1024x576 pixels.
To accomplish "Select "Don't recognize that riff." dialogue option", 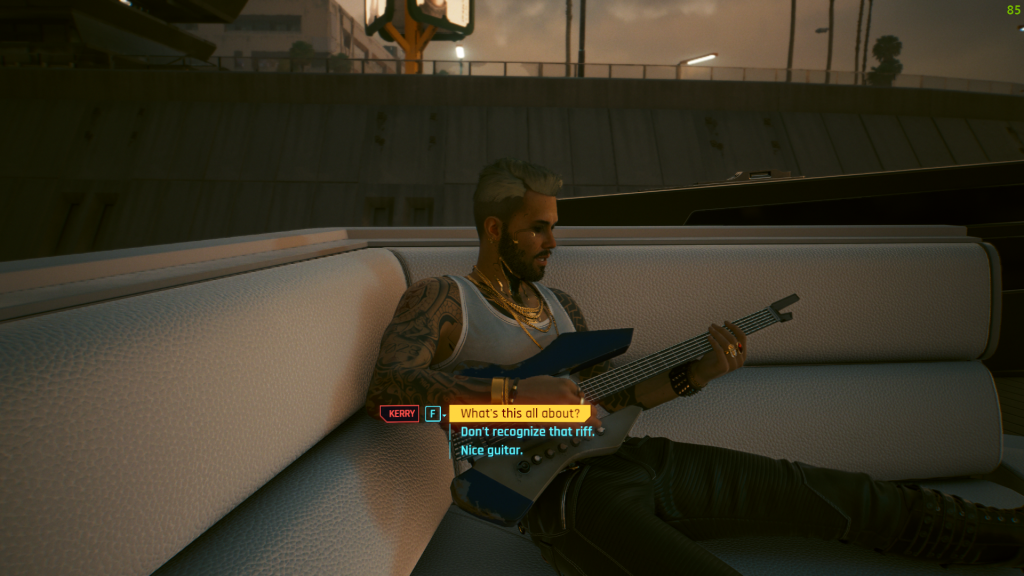I will 527,432.
